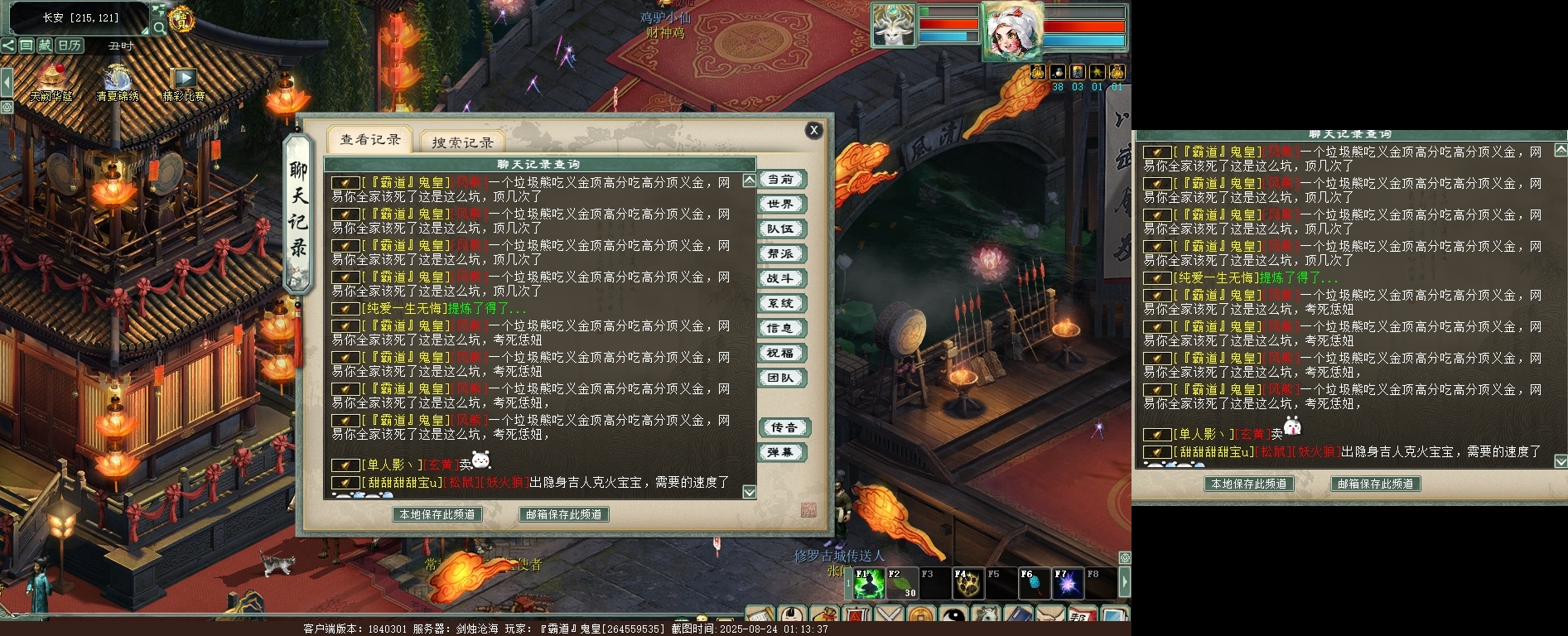Show the 世界 channel chat log
The height and width of the screenshot is (636, 1568).
tap(780, 205)
